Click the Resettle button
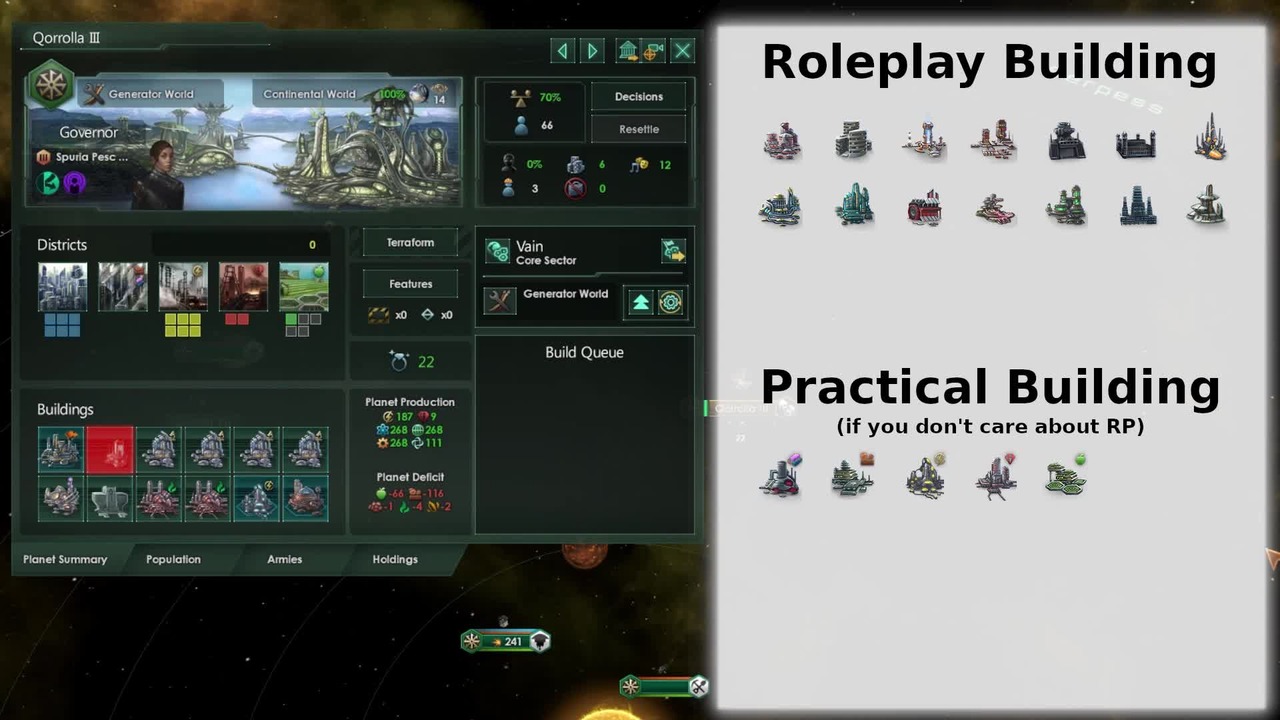Screen dimensions: 1280x720 (639, 129)
